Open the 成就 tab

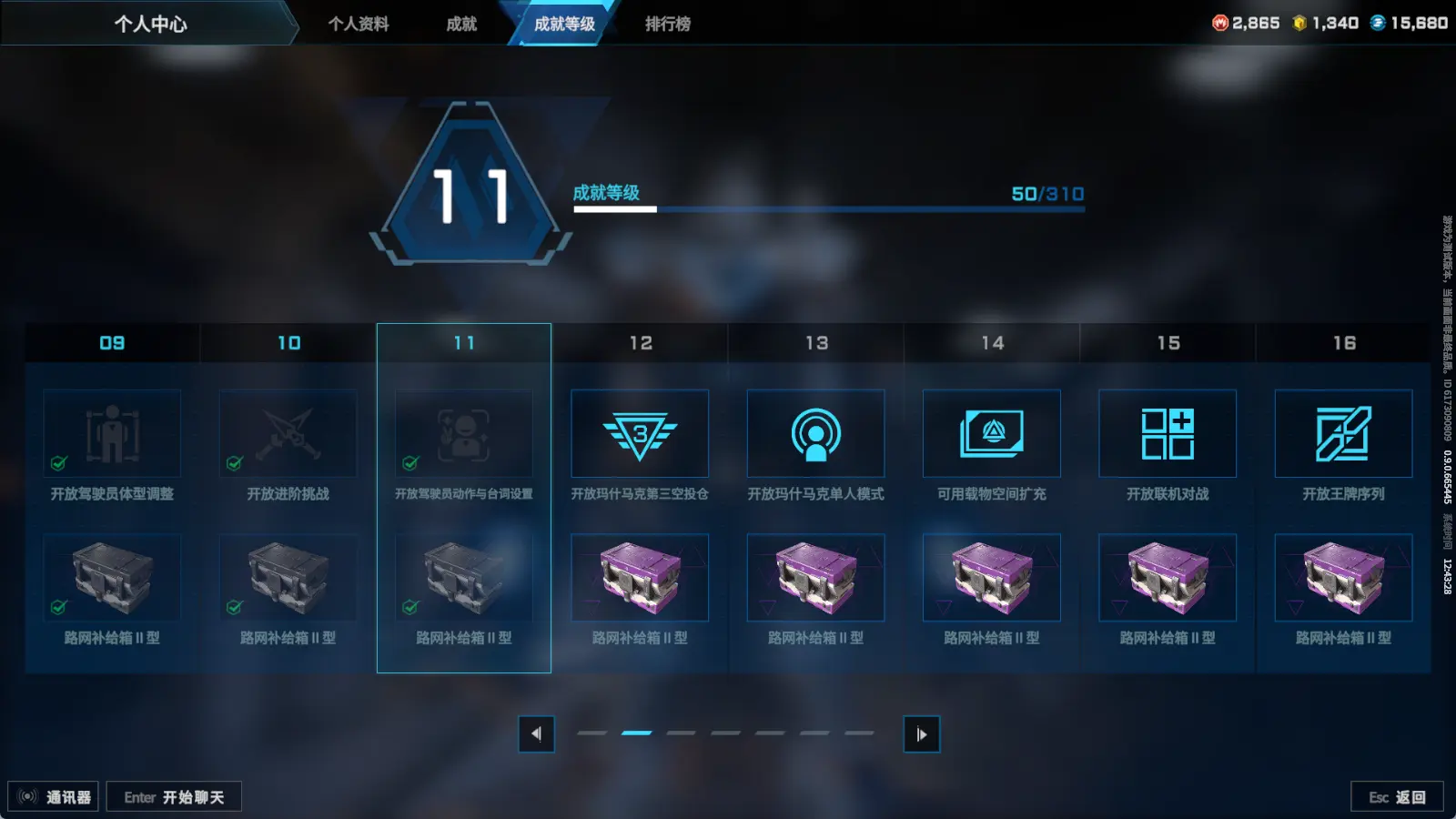[x=461, y=24]
